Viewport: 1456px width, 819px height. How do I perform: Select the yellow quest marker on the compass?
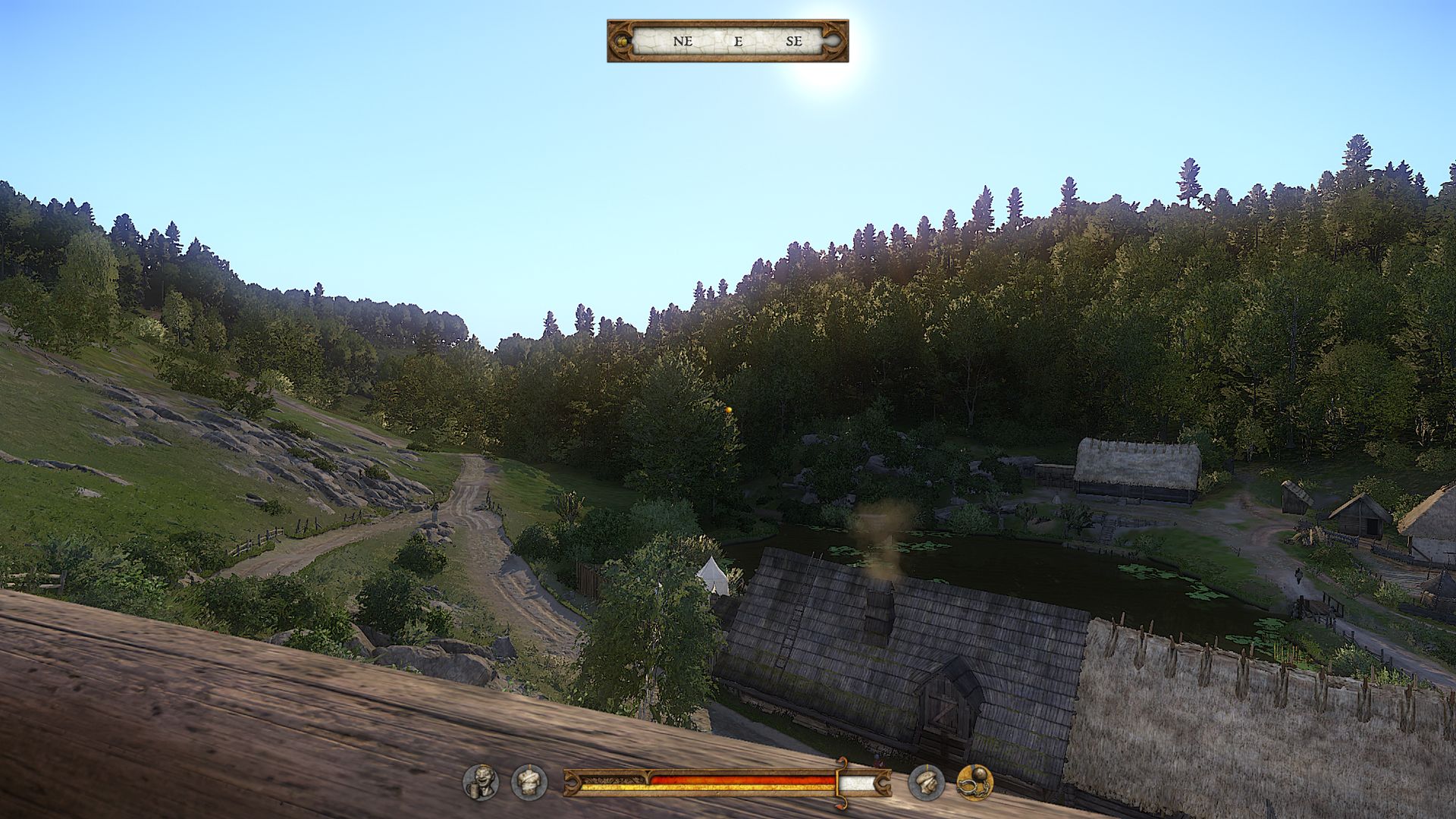click(x=623, y=41)
